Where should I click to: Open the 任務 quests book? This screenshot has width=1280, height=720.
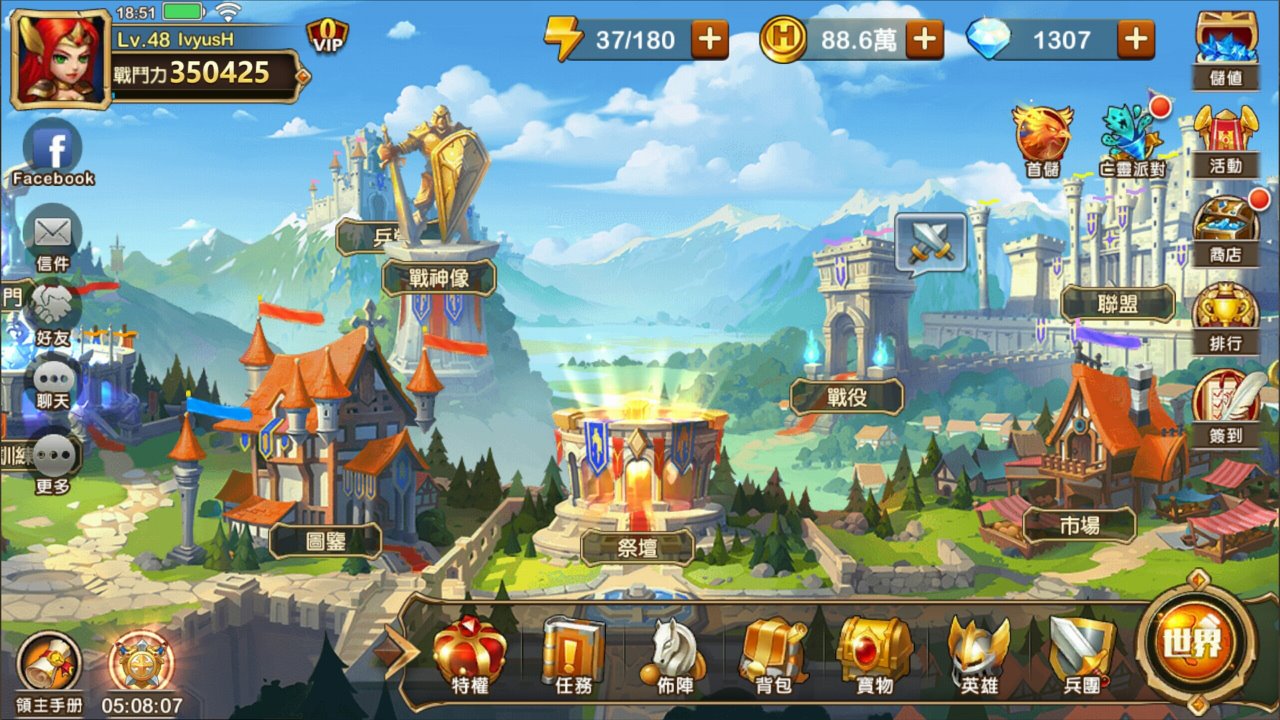tap(574, 655)
